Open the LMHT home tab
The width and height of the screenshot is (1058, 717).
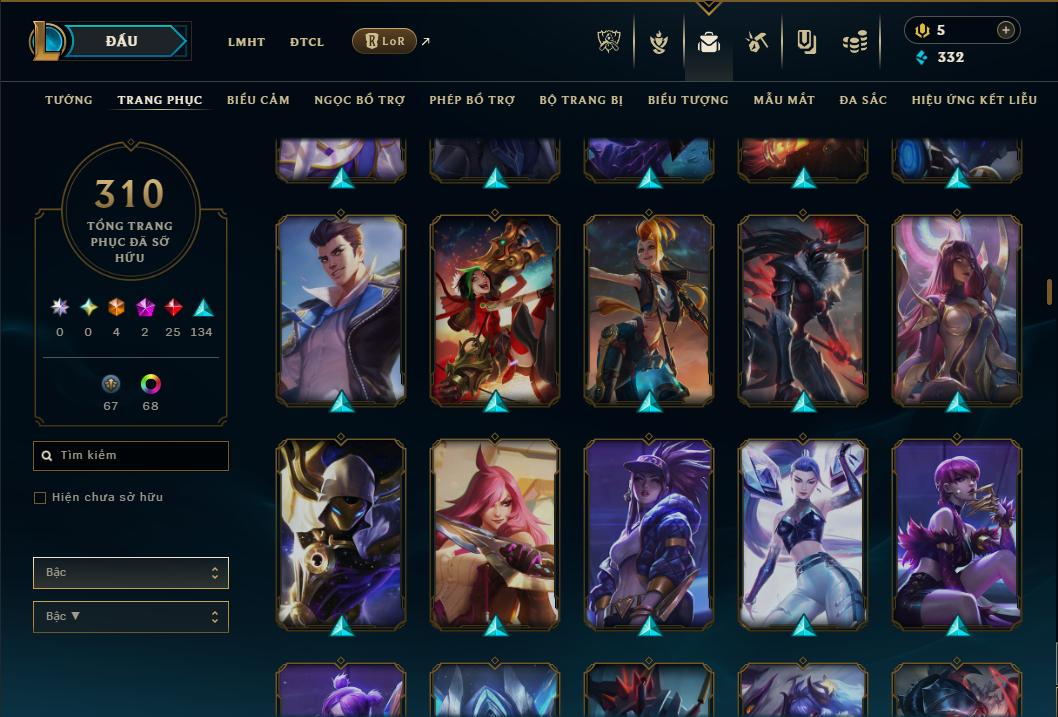tap(246, 42)
